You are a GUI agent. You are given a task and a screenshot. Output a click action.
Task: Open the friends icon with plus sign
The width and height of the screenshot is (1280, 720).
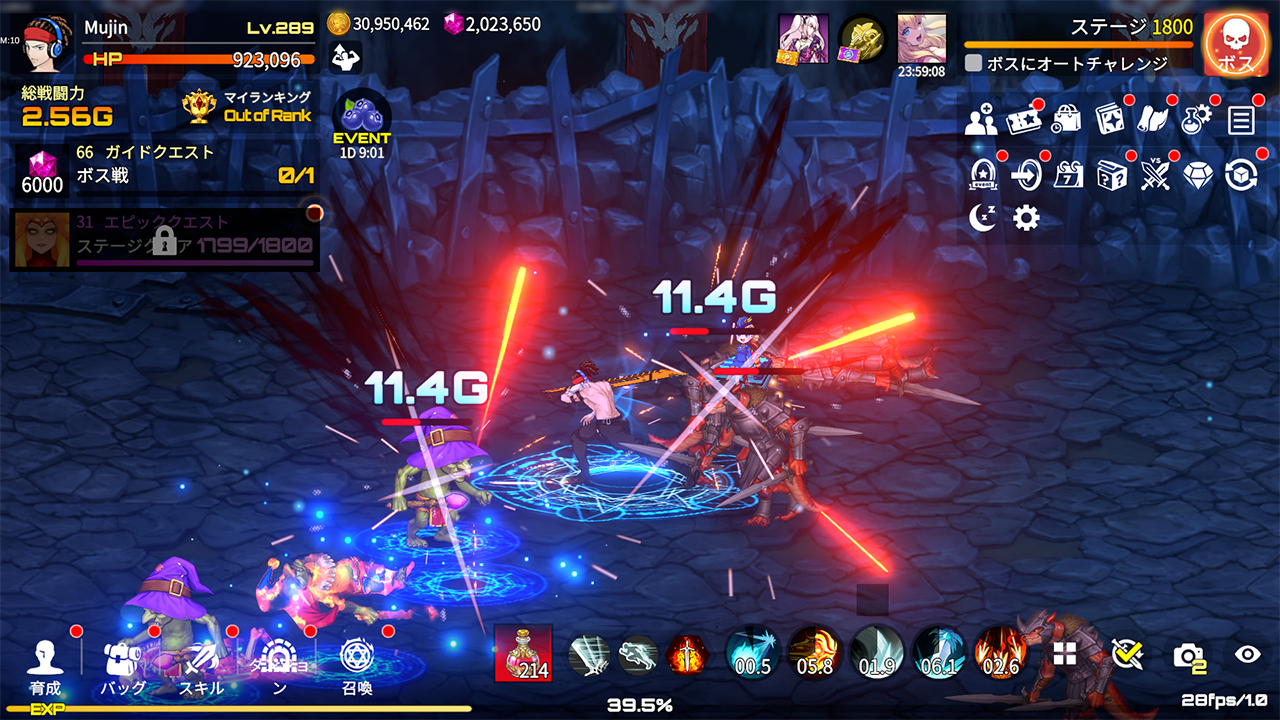pos(981,121)
